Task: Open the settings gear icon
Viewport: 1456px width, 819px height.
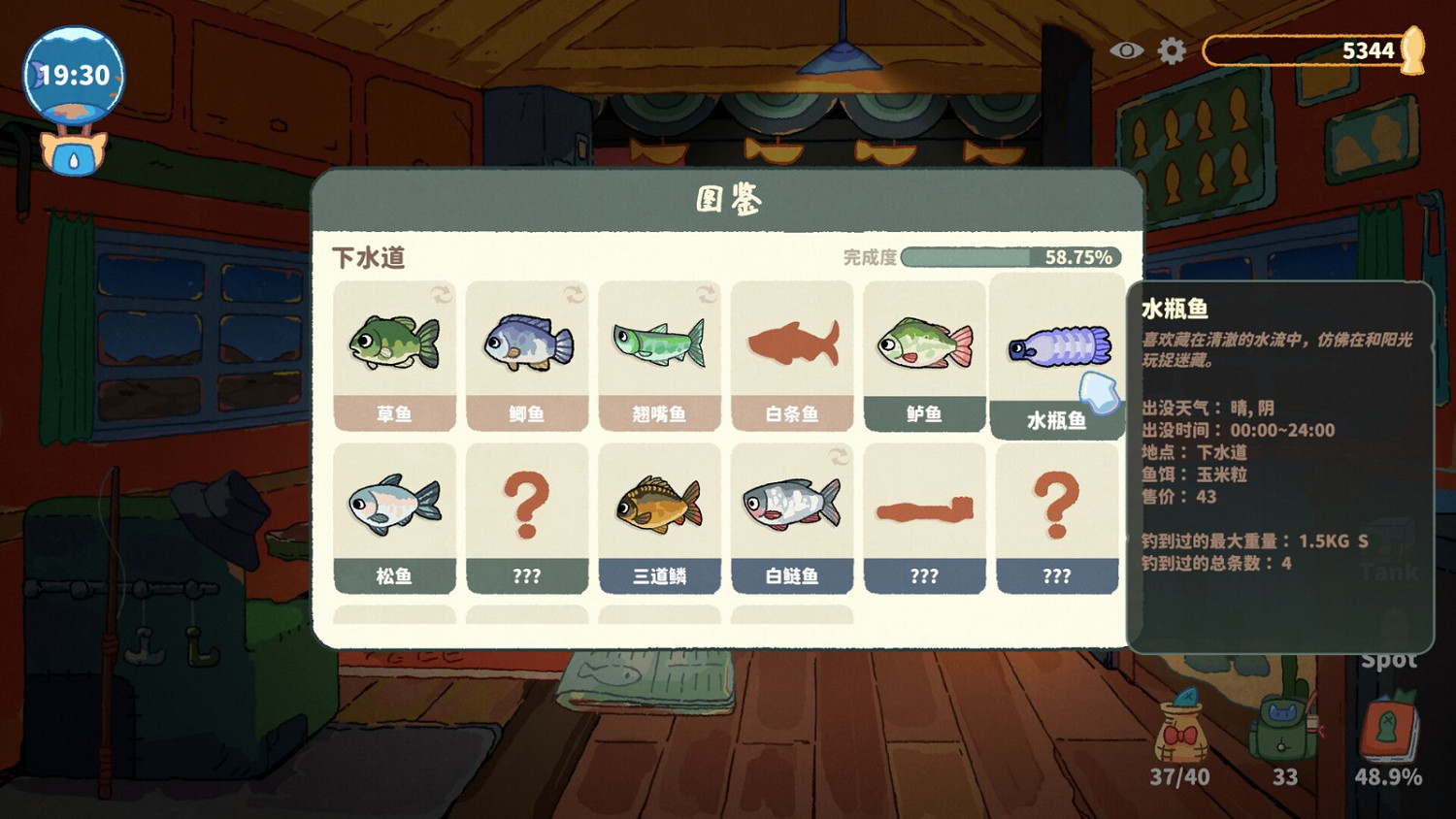Action: (1170, 49)
